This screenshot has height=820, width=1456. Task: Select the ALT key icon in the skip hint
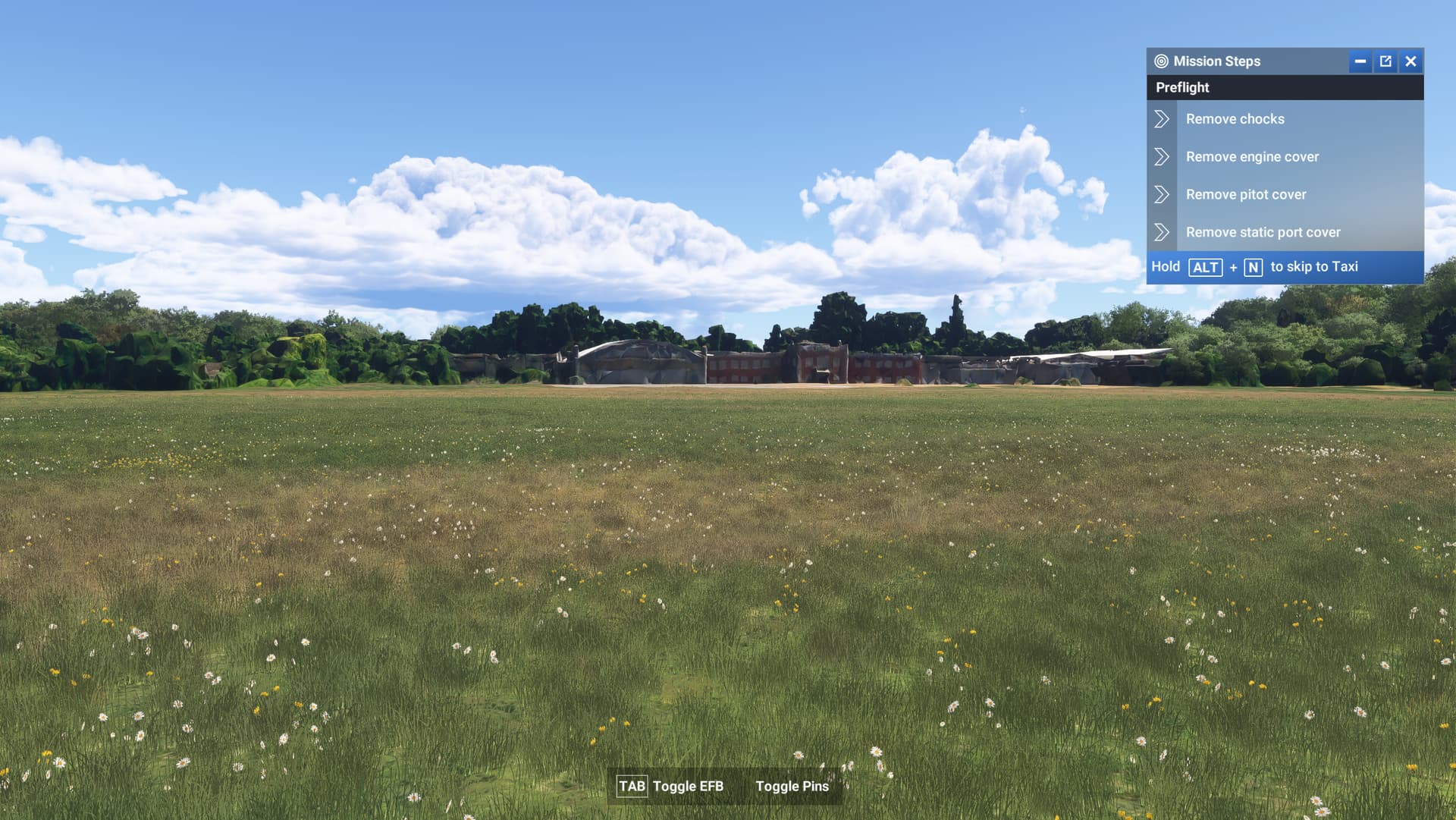pos(1206,267)
